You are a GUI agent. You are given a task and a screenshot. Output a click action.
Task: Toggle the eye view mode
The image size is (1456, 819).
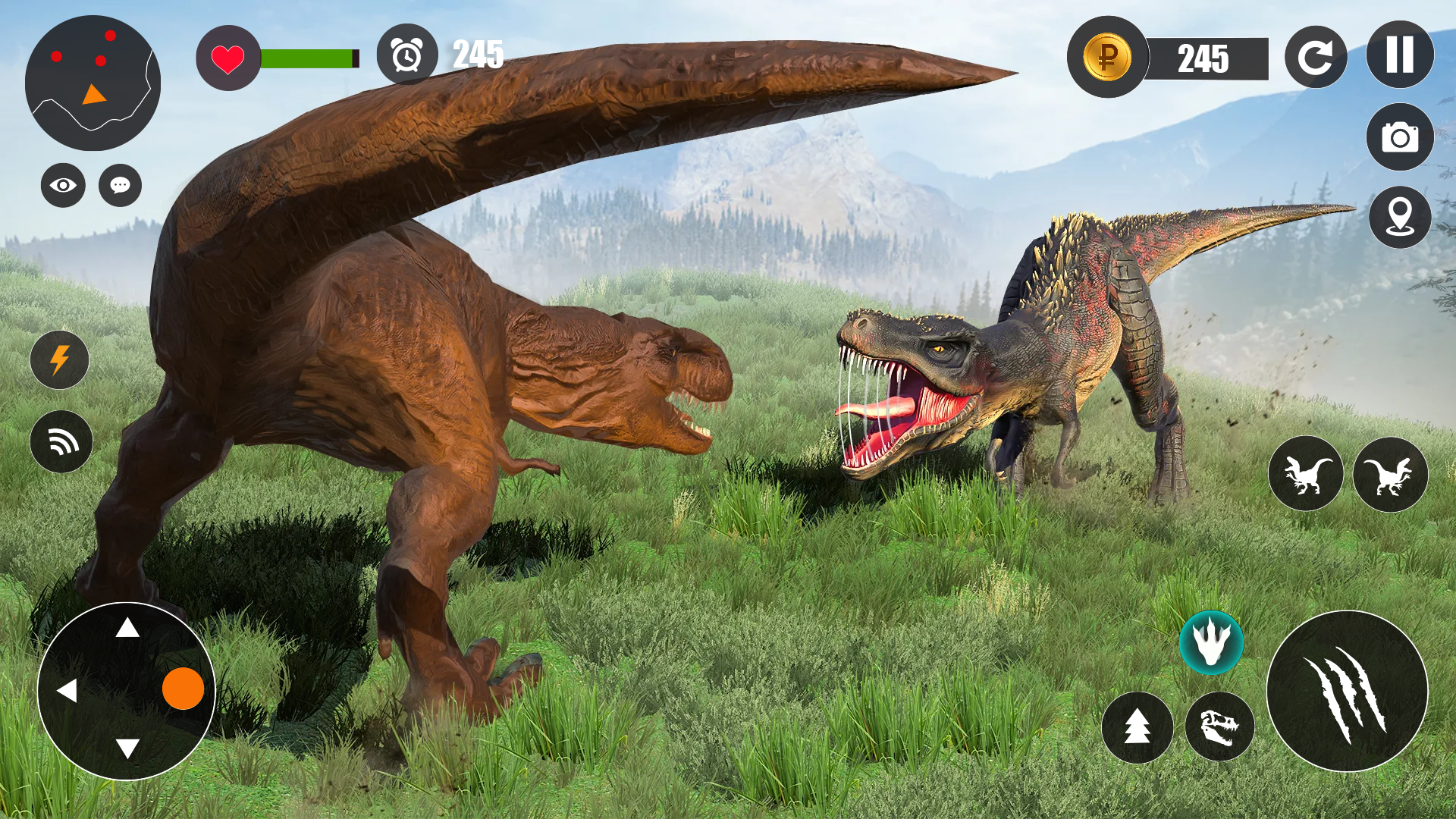point(62,184)
